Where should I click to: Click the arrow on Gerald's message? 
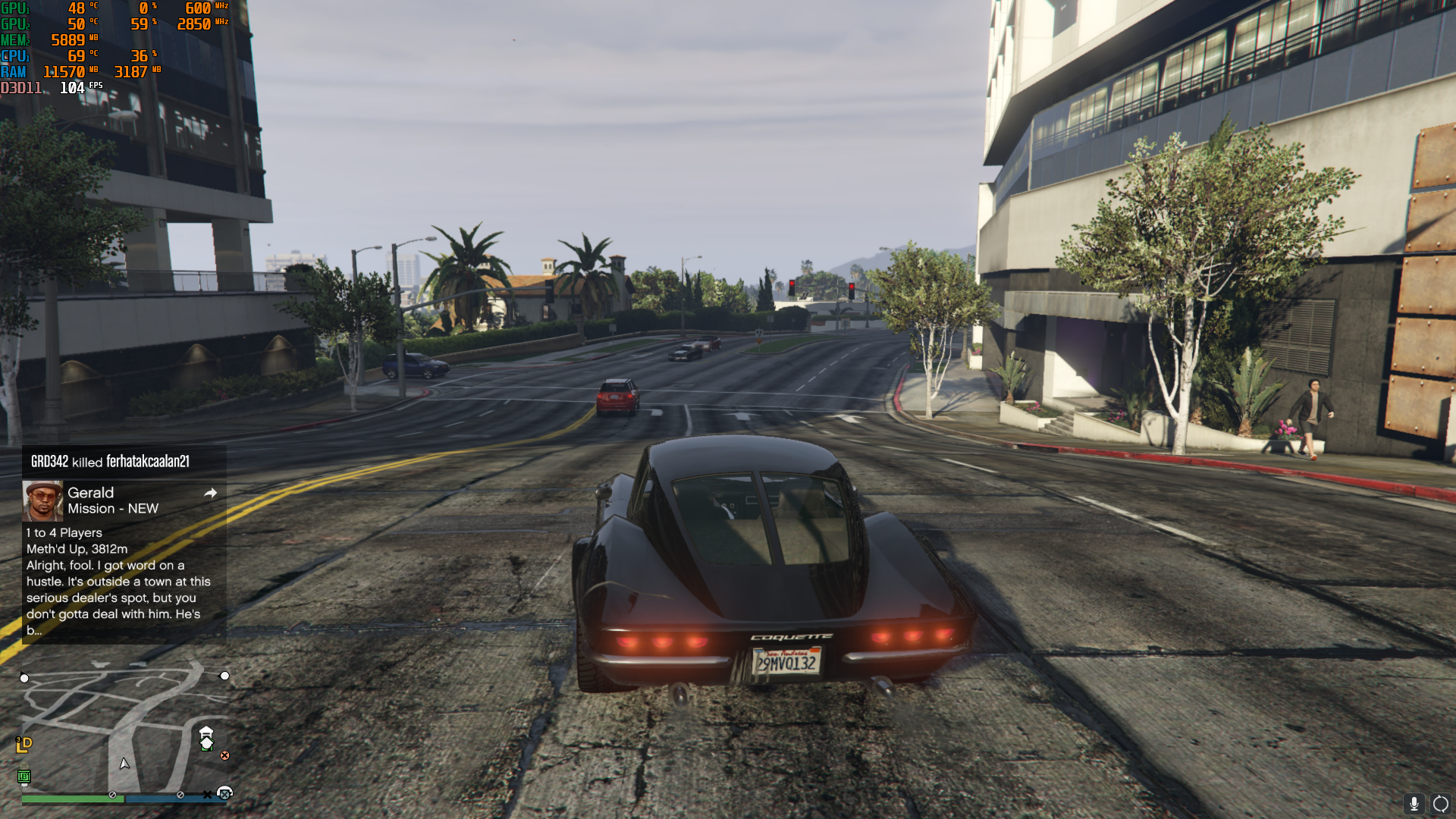(211, 493)
